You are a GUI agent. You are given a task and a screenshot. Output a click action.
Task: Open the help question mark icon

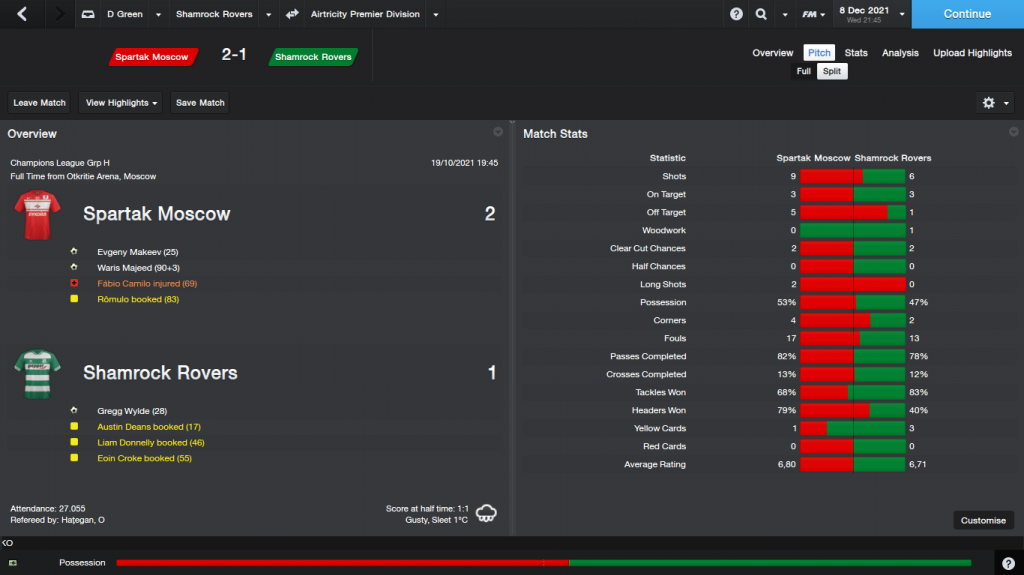[x=737, y=14]
